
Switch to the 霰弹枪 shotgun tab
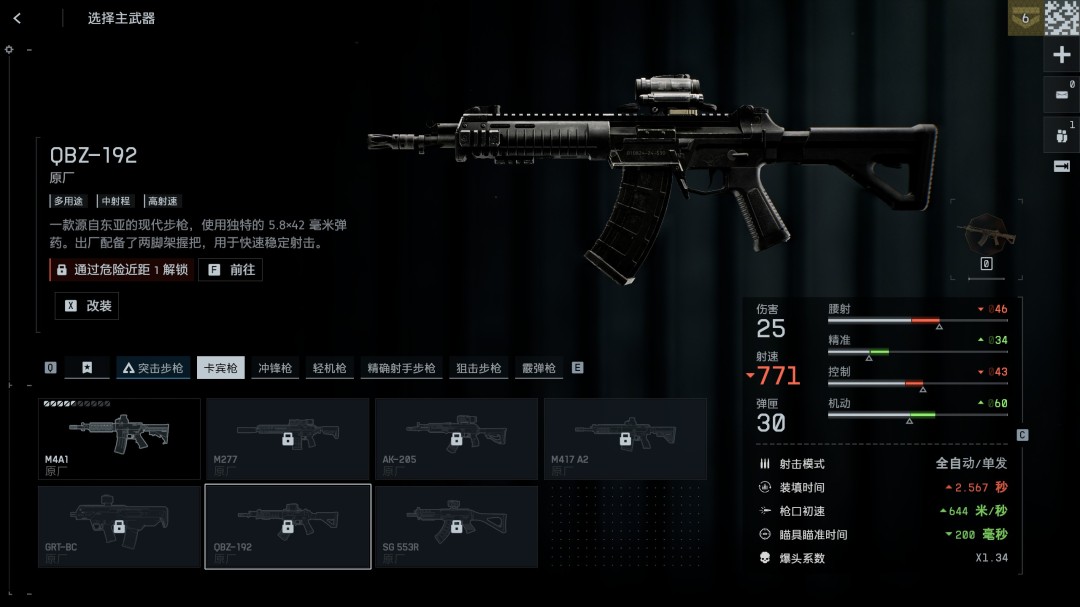point(538,368)
